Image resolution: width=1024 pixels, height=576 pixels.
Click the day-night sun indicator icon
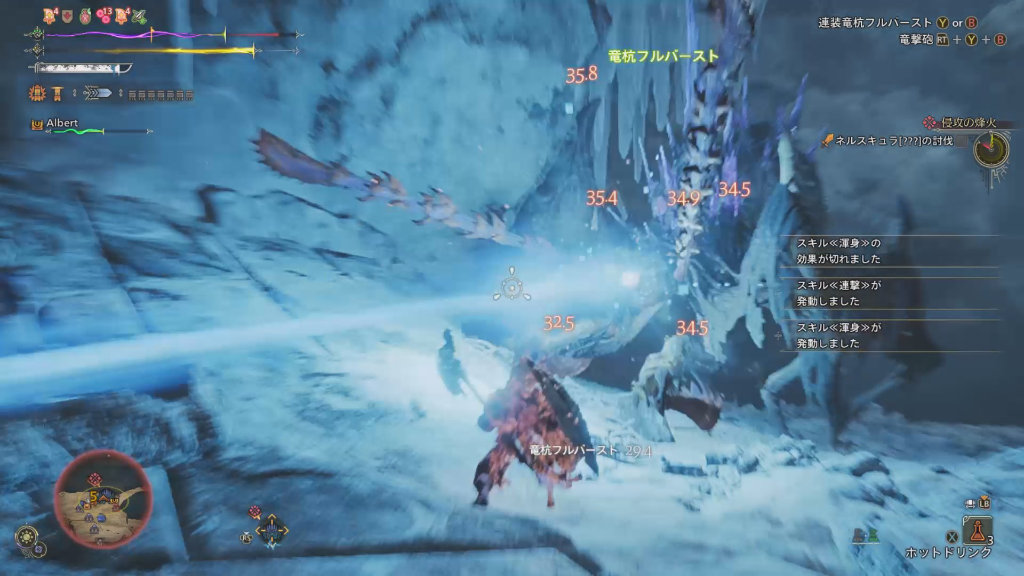[x=25, y=537]
